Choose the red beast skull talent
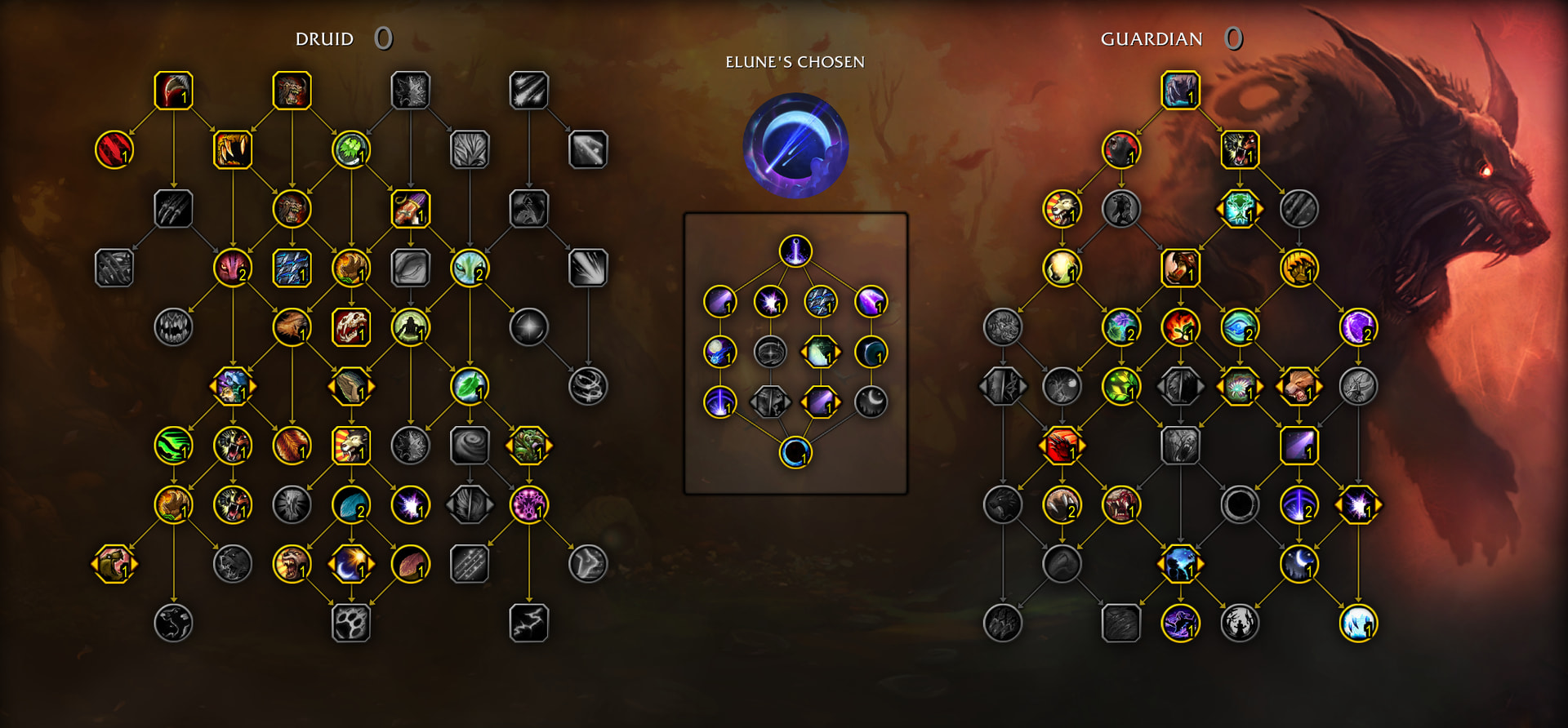Image resolution: width=1568 pixels, height=728 pixels. coord(351,327)
